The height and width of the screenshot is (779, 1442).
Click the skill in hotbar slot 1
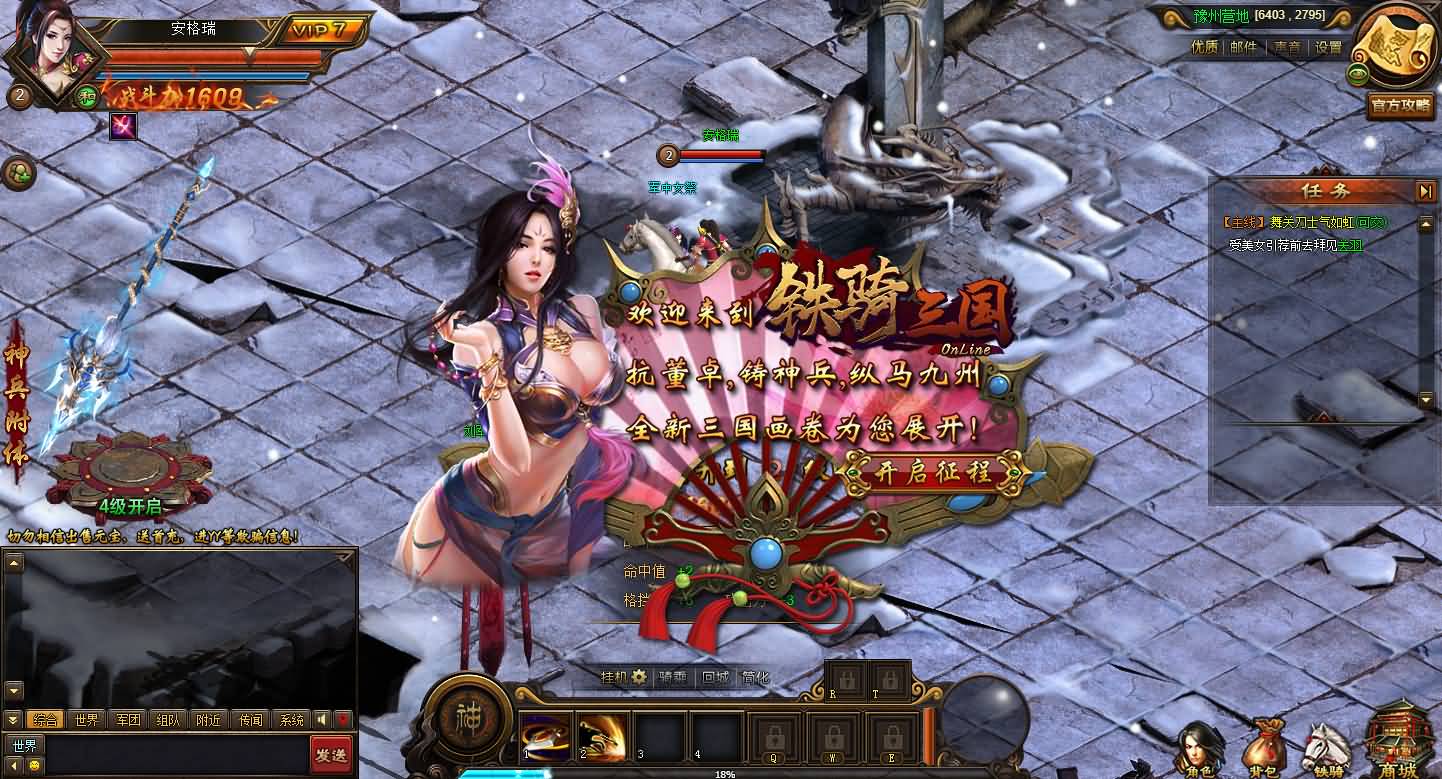coord(544,736)
